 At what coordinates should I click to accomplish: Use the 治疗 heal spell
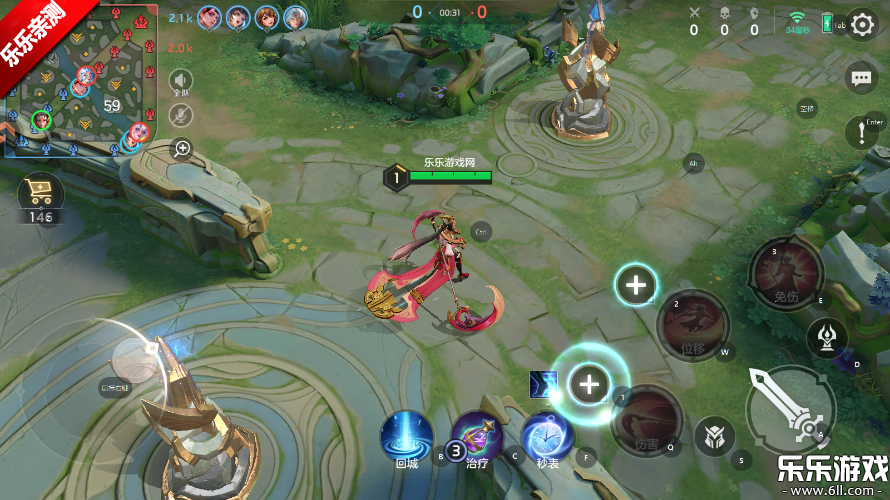click(x=476, y=437)
